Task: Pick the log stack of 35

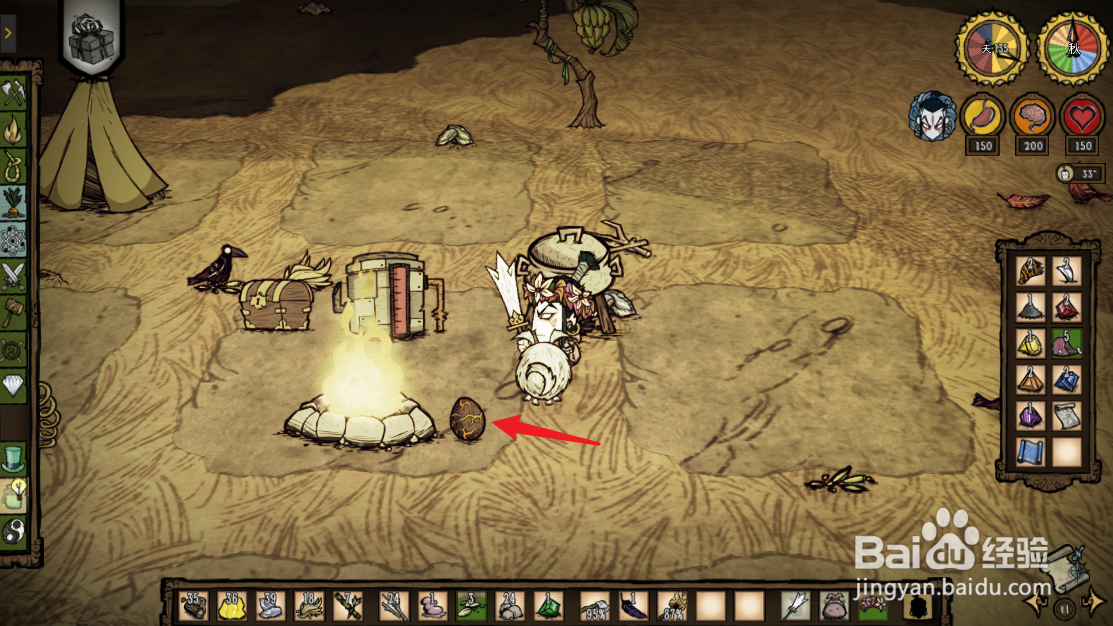Action: [193, 605]
